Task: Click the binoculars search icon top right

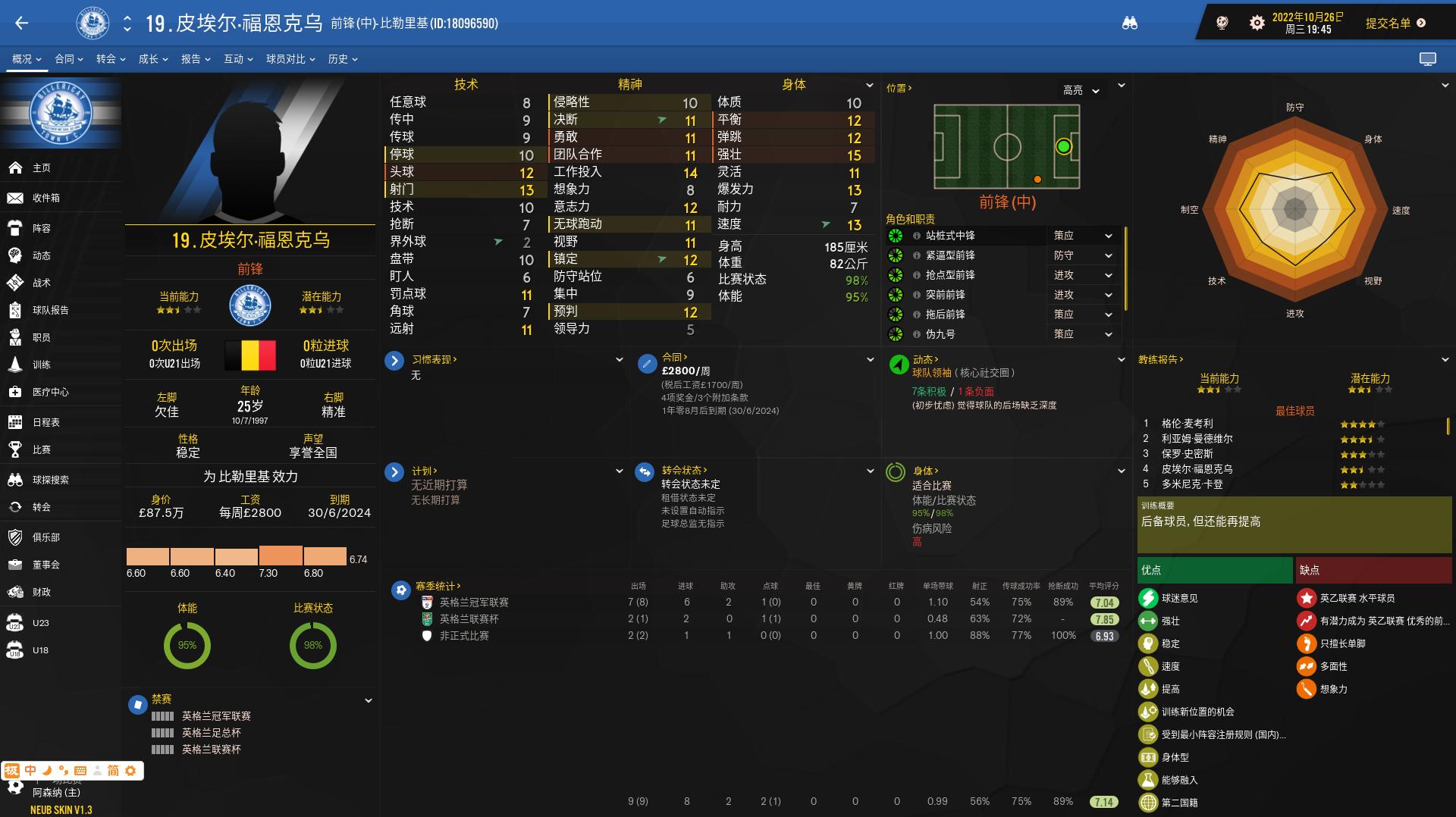Action: (x=1131, y=23)
